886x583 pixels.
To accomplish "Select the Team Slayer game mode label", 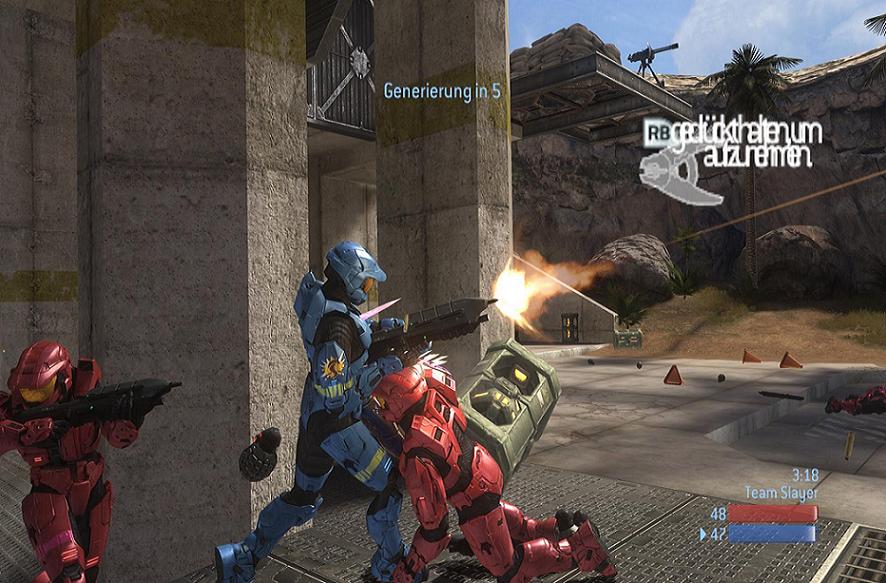I will pos(781,492).
